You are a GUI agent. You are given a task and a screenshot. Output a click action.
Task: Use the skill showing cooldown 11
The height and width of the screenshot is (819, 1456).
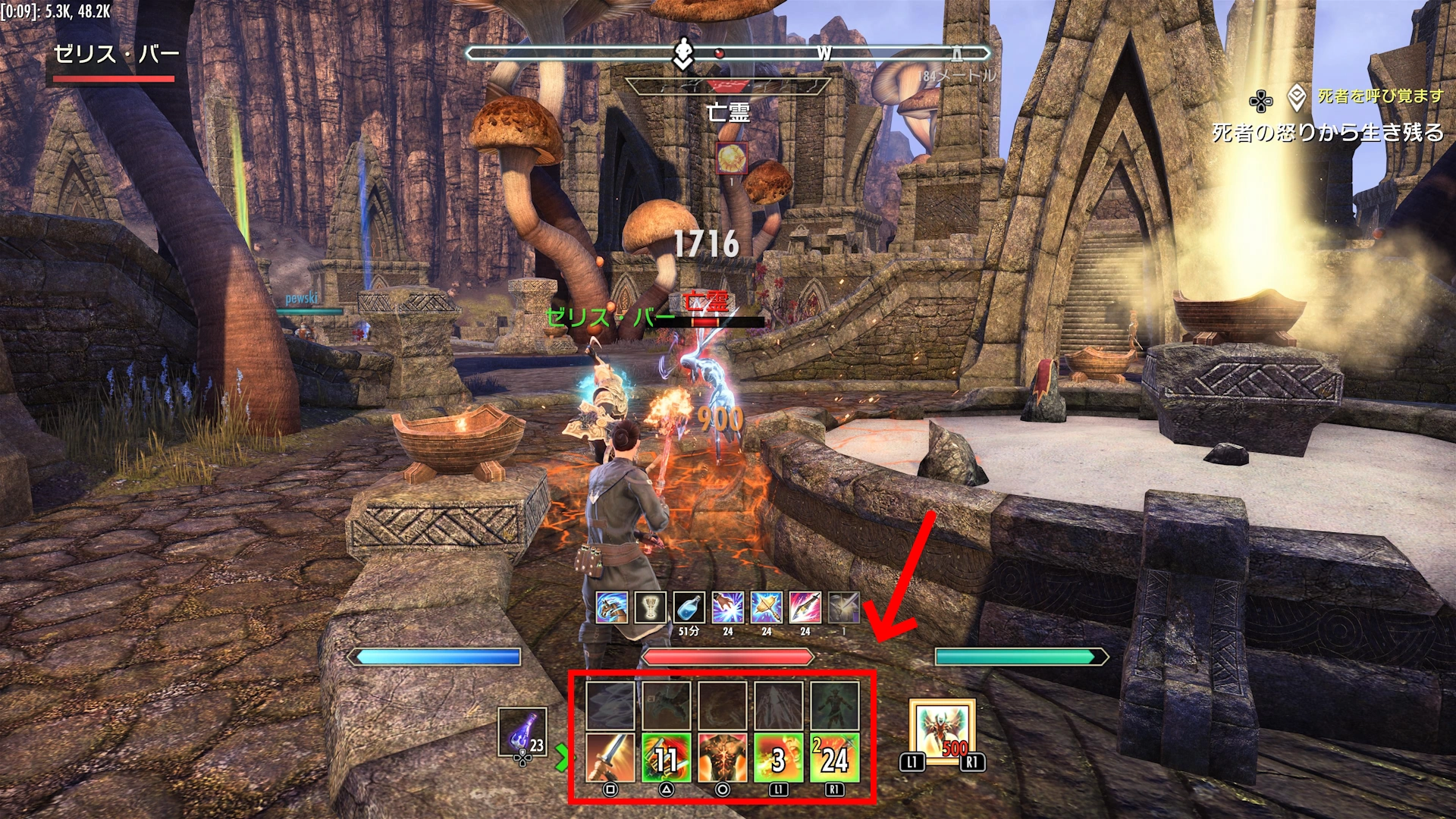tap(667, 758)
